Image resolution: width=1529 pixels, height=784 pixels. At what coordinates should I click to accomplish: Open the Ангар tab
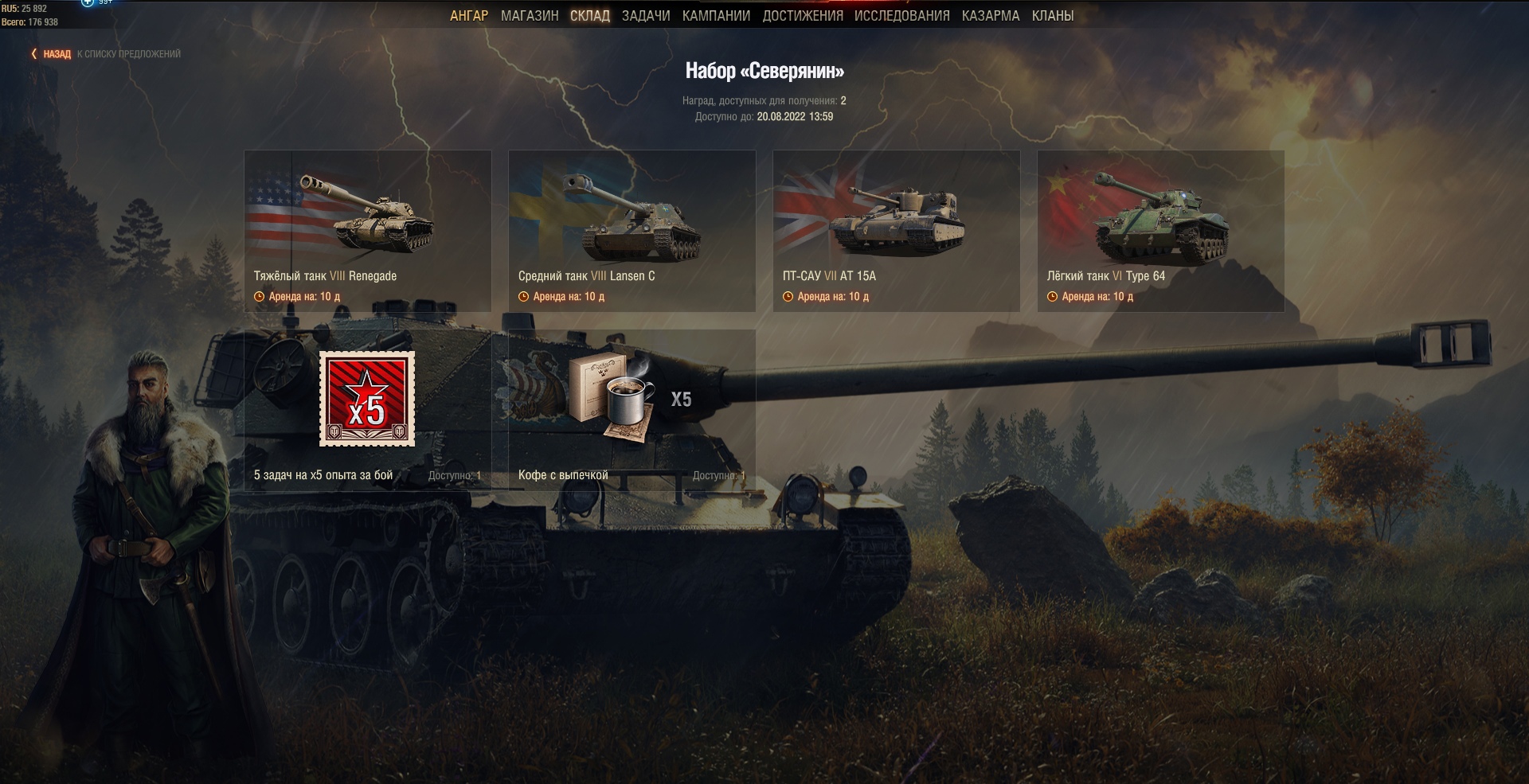coord(469,16)
